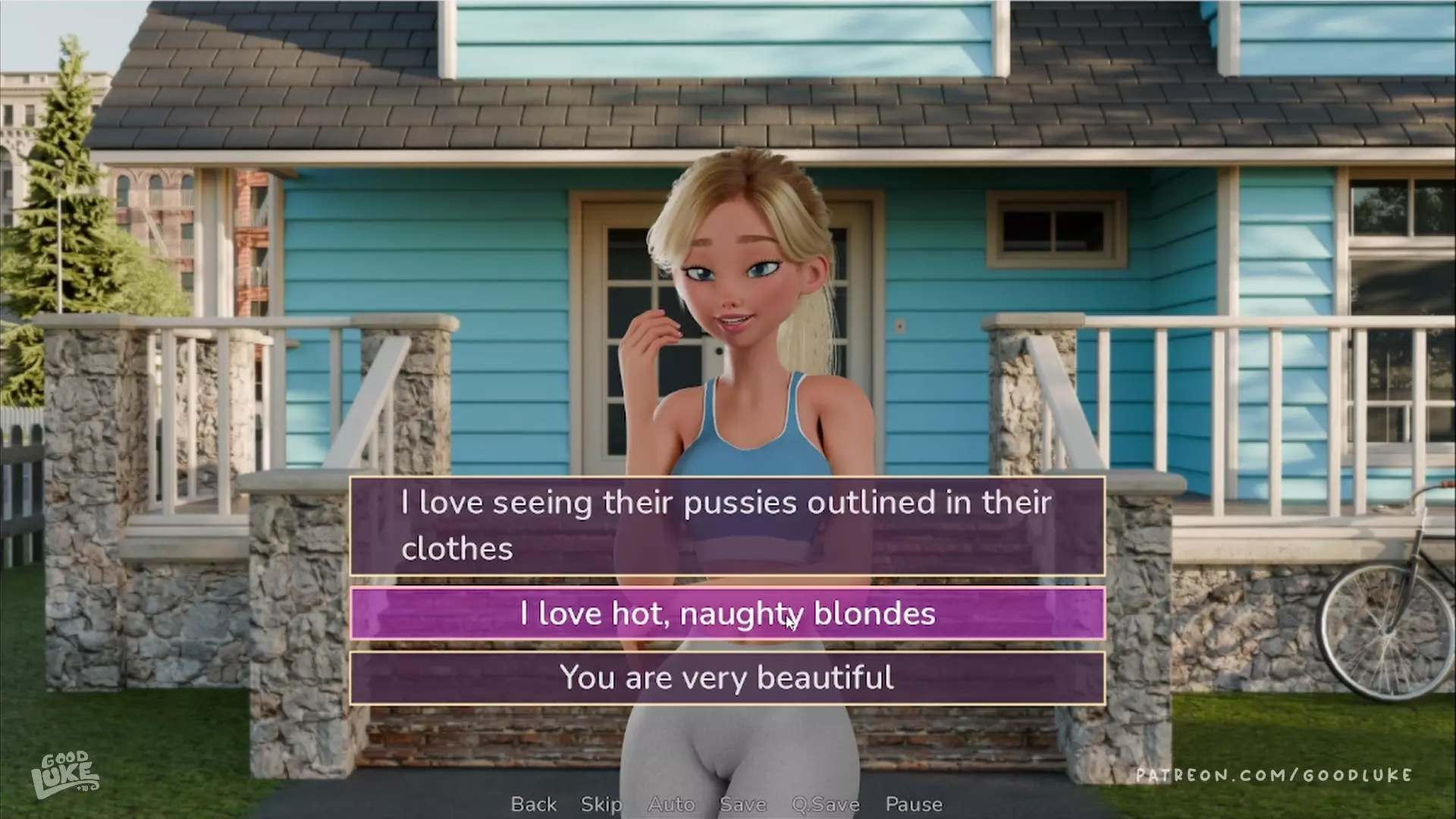Open the Pause menu
This screenshot has height=819, width=1456.
tap(914, 804)
